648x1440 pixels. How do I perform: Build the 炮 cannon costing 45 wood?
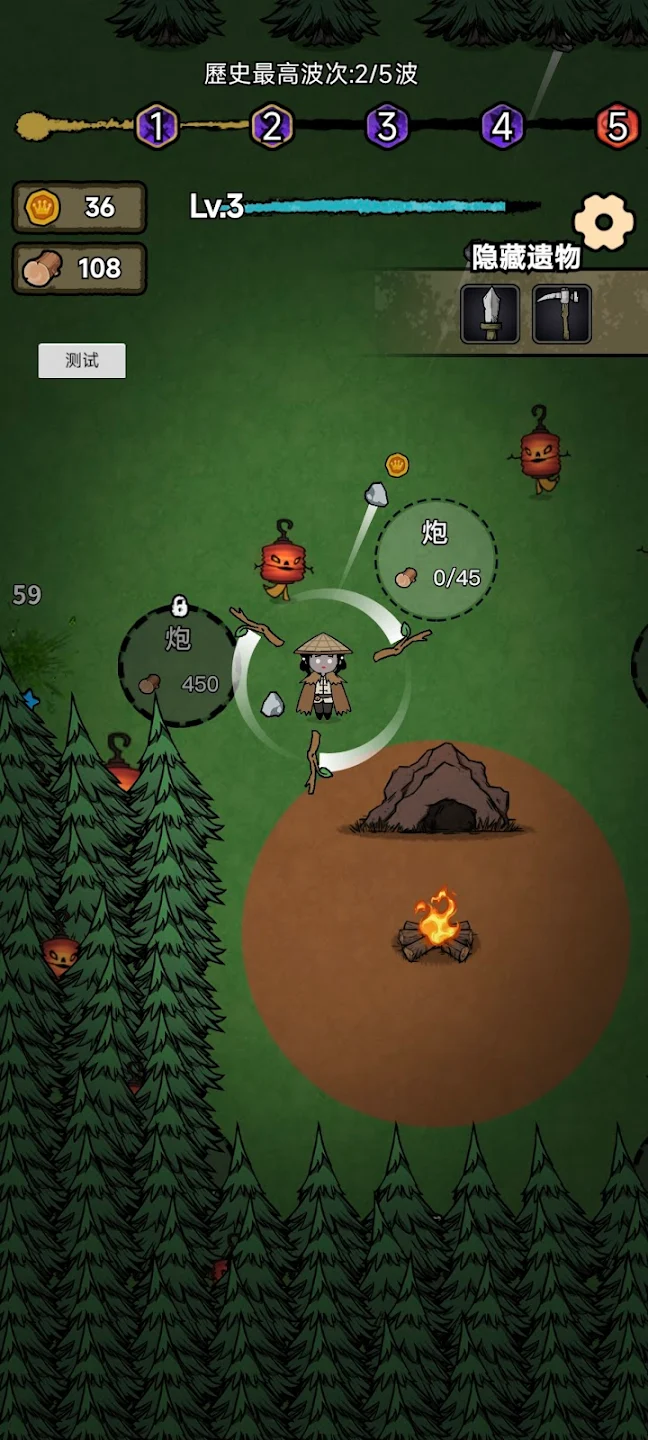(436, 559)
